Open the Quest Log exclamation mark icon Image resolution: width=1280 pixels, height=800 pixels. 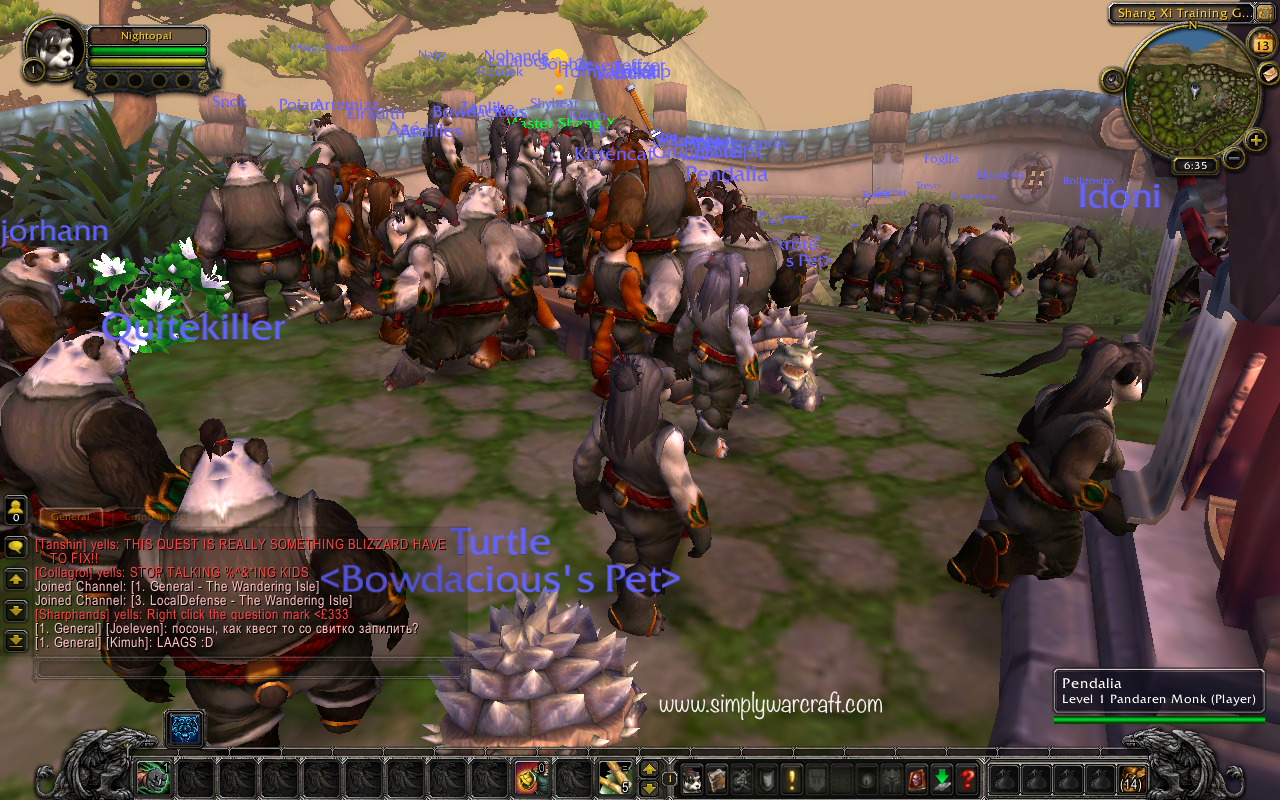point(792,779)
